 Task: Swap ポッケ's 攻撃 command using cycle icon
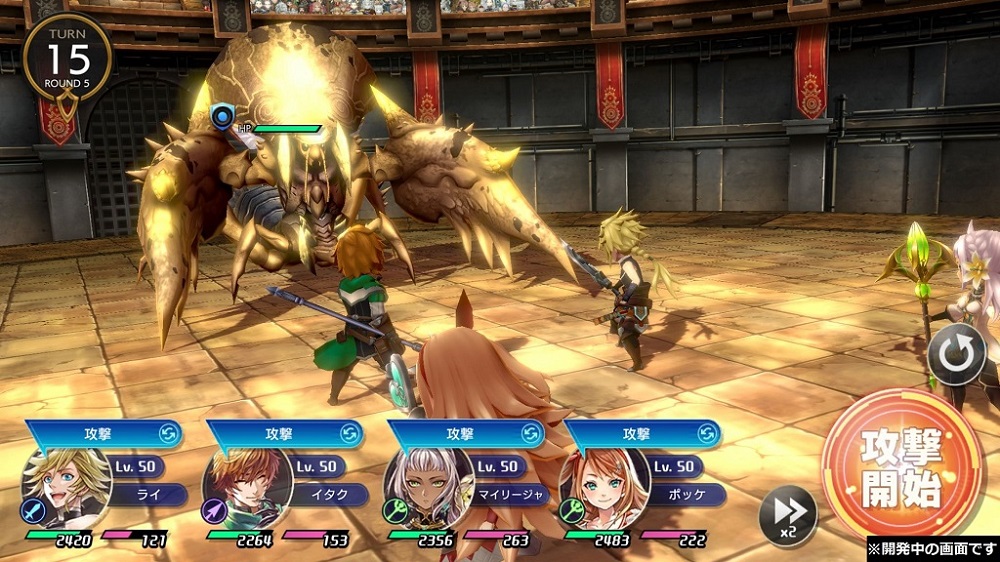tap(709, 434)
